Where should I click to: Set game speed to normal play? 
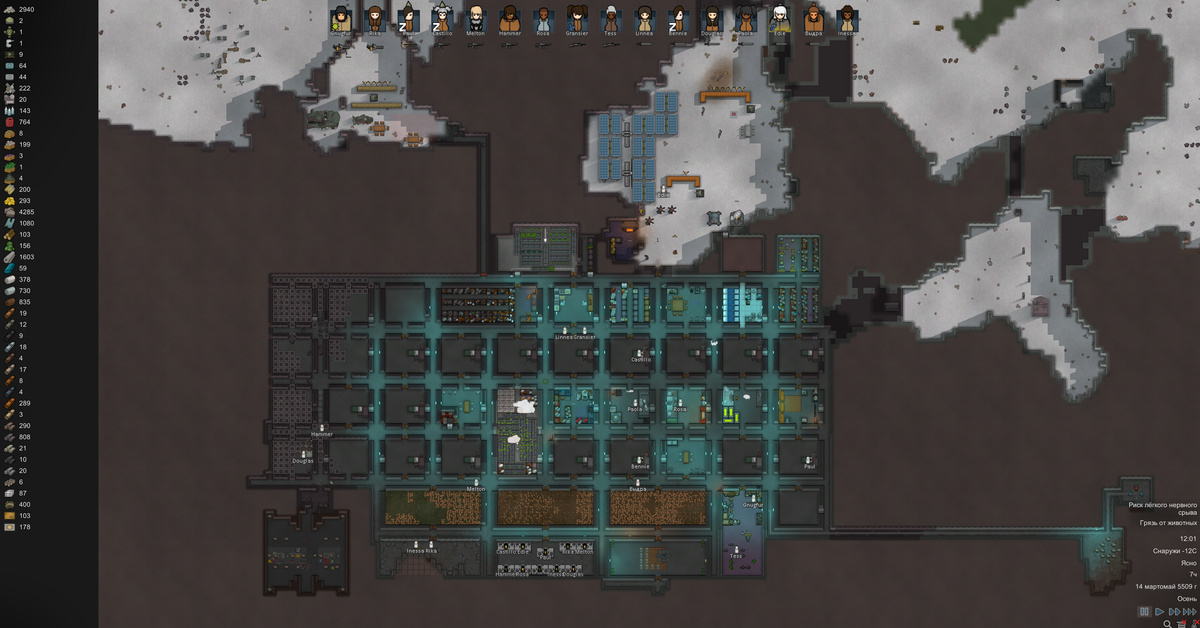[x=1159, y=611]
